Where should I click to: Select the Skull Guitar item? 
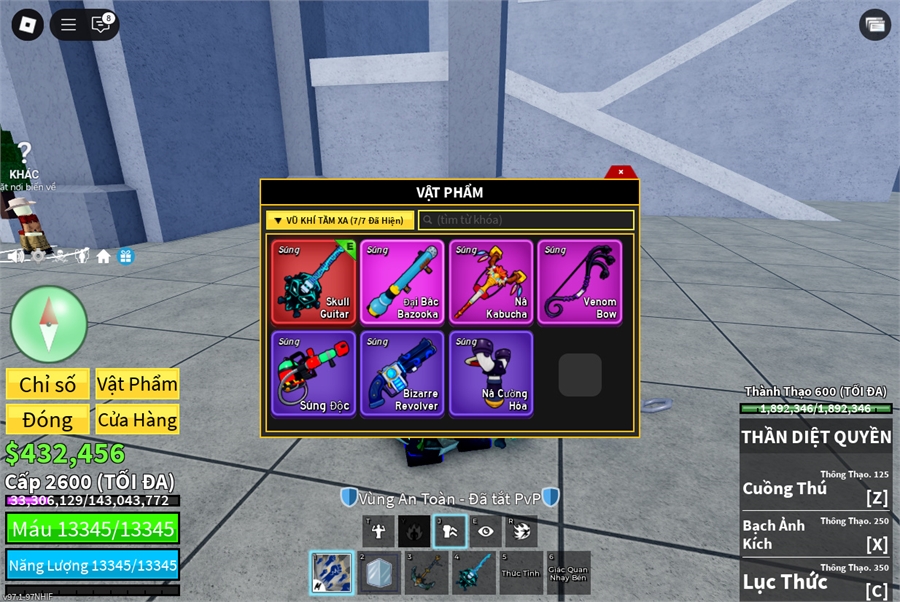313,282
